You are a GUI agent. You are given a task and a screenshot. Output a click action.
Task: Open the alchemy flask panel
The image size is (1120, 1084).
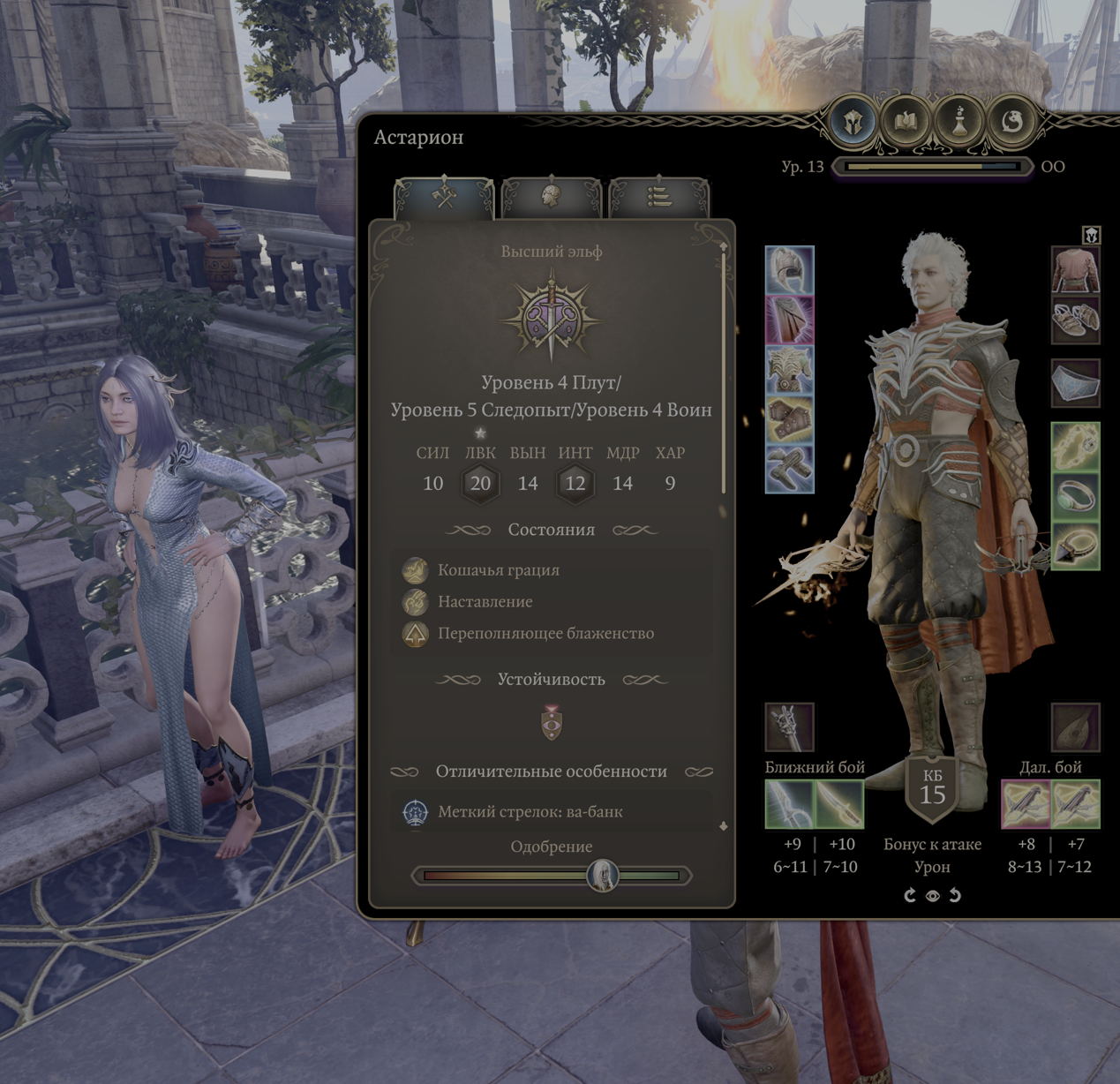point(959,121)
